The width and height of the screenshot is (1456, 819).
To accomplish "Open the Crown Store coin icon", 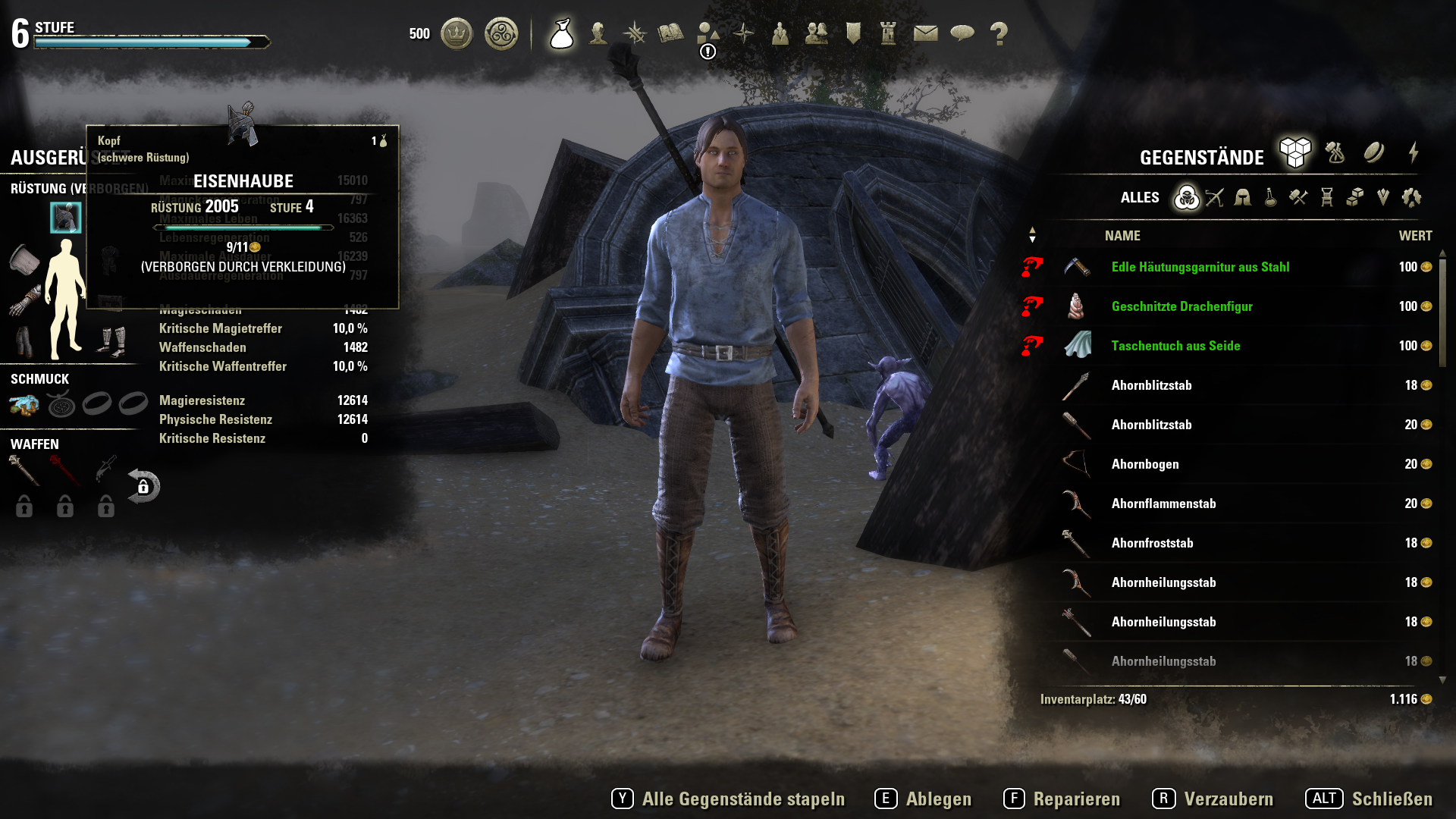I will pyautogui.click(x=457, y=33).
